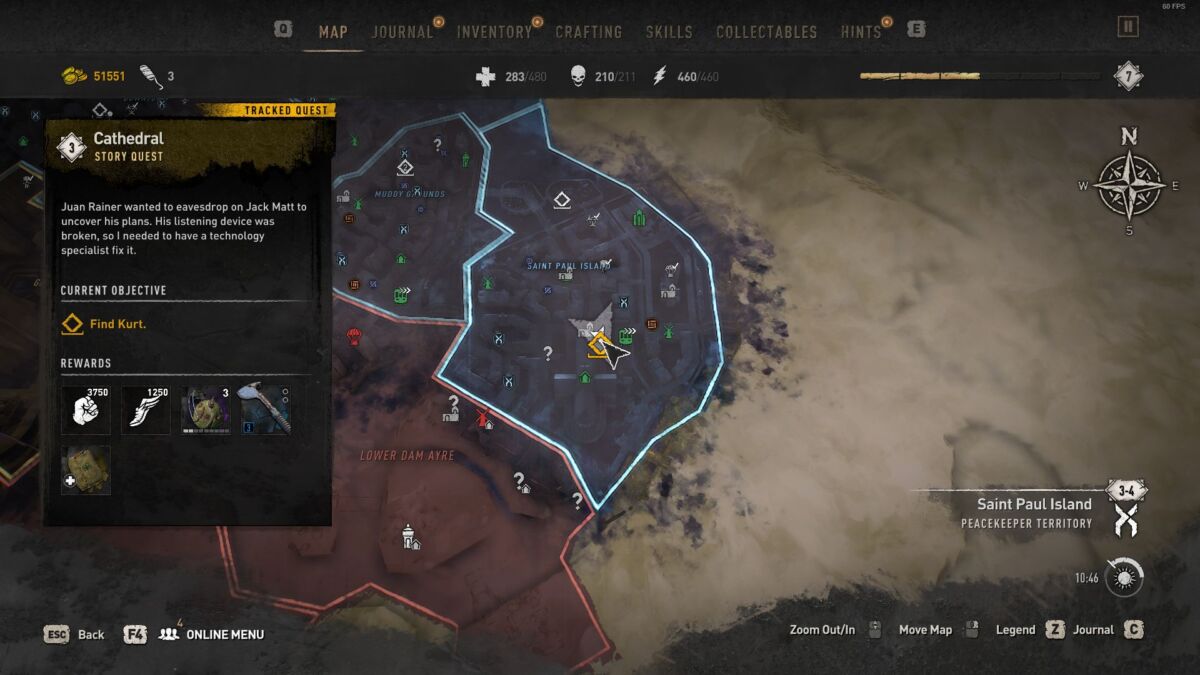Click the pause icon in top corner

click(x=1128, y=27)
